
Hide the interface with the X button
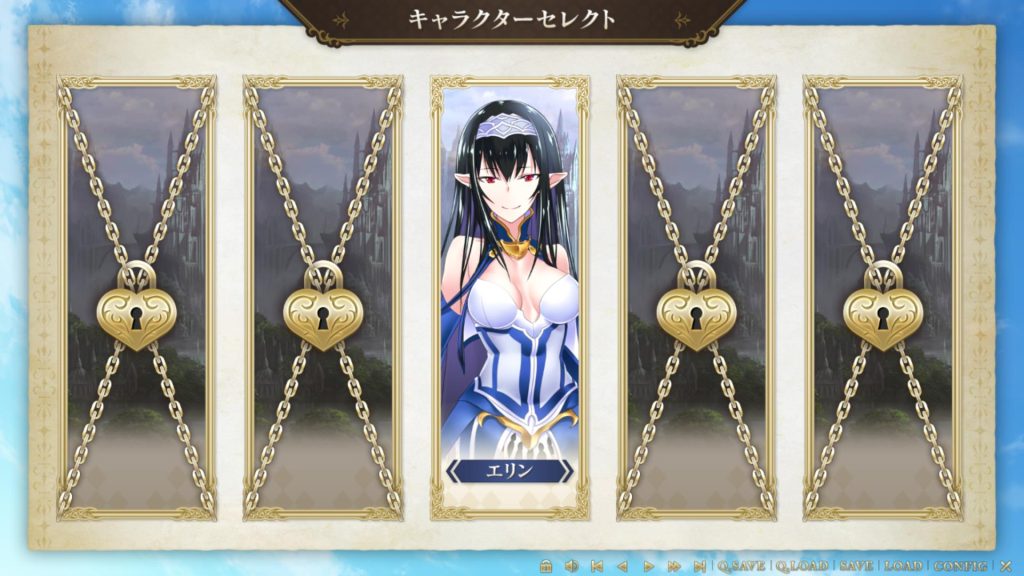pyautogui.click(x=1006, y=566)
